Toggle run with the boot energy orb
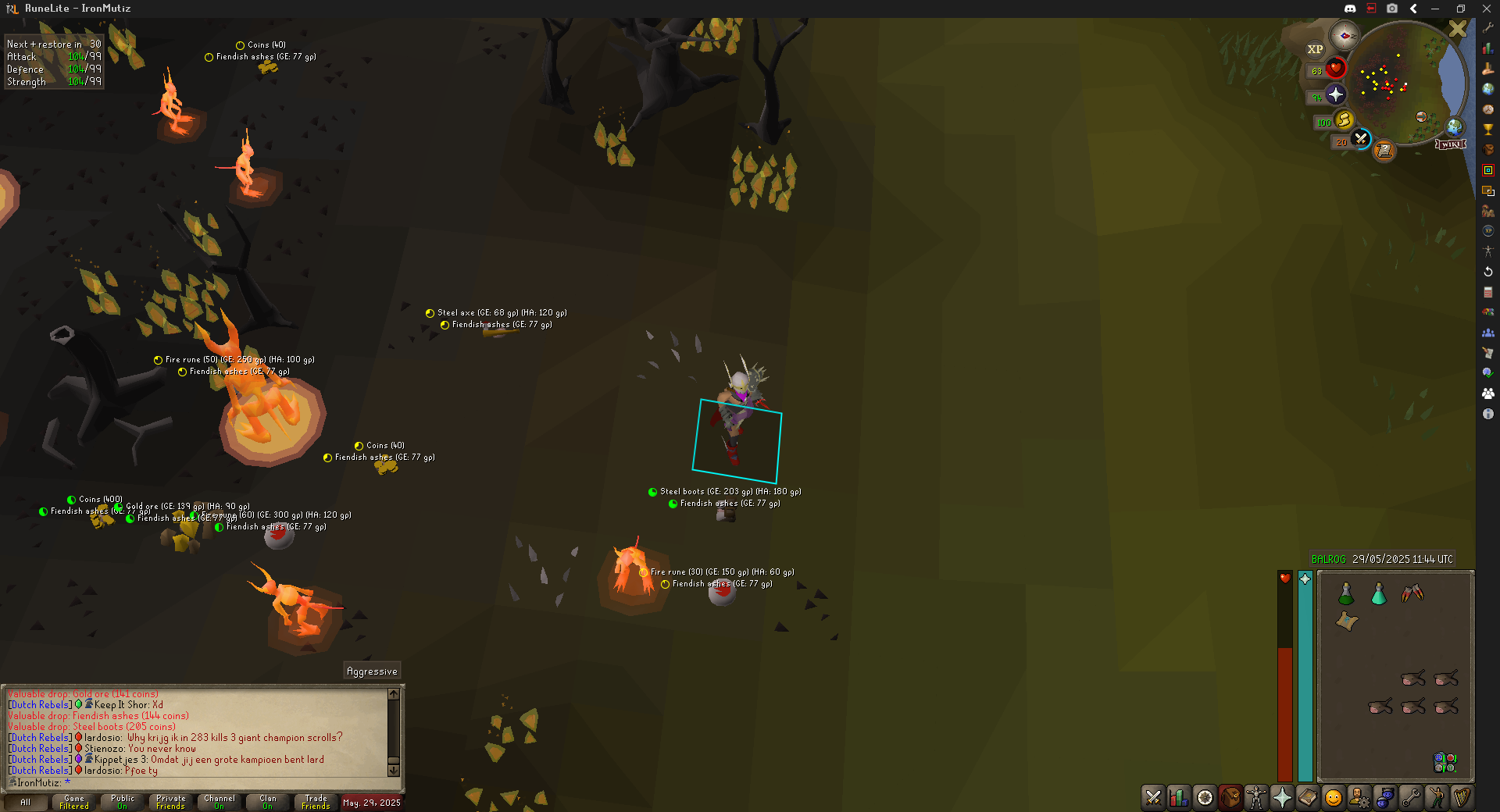Screen dimensions: 1500x812 [1344, 120]
